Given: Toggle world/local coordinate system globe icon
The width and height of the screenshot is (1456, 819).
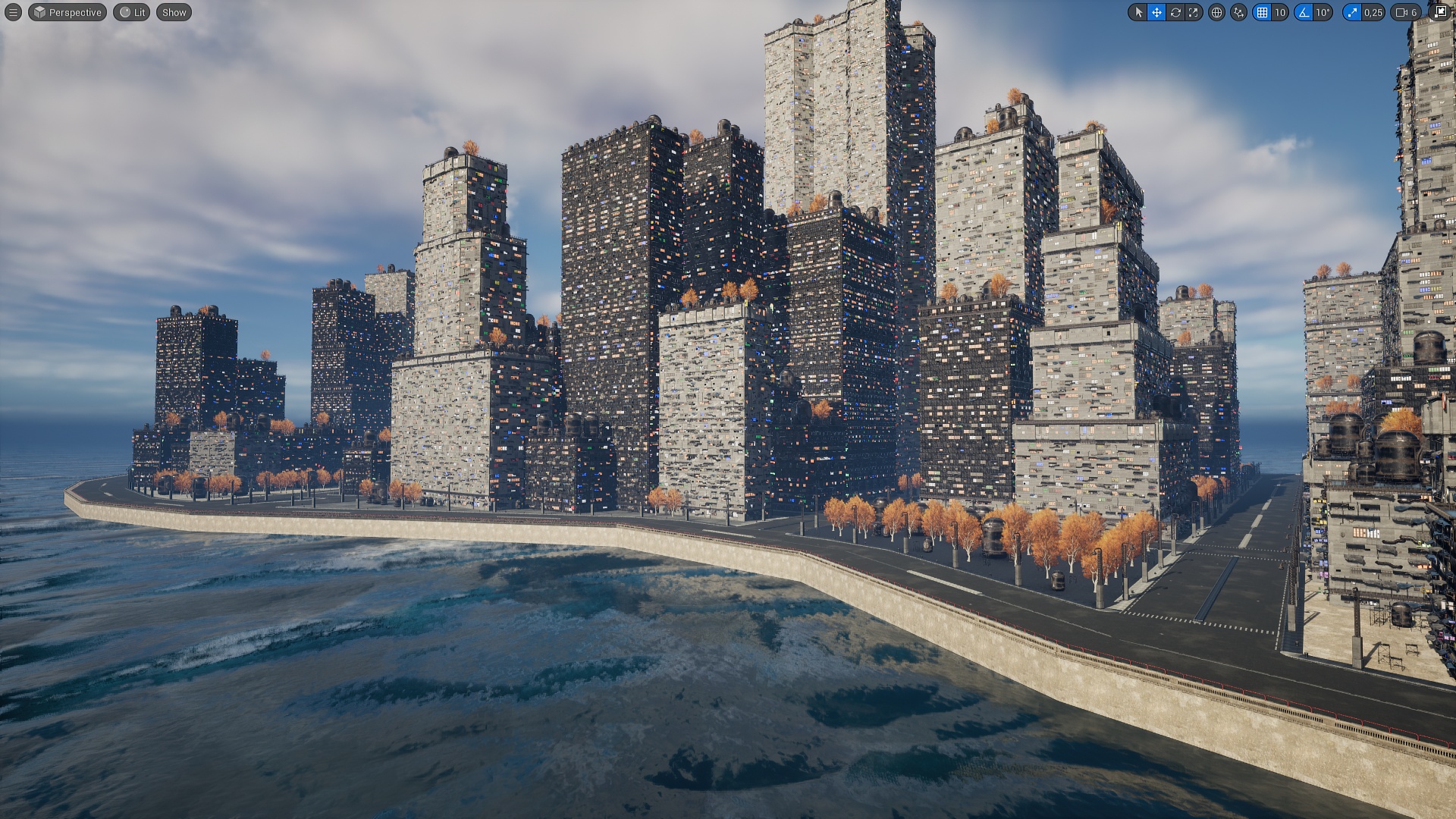Looking at the screenshot, I should [x=1216, y=12].
